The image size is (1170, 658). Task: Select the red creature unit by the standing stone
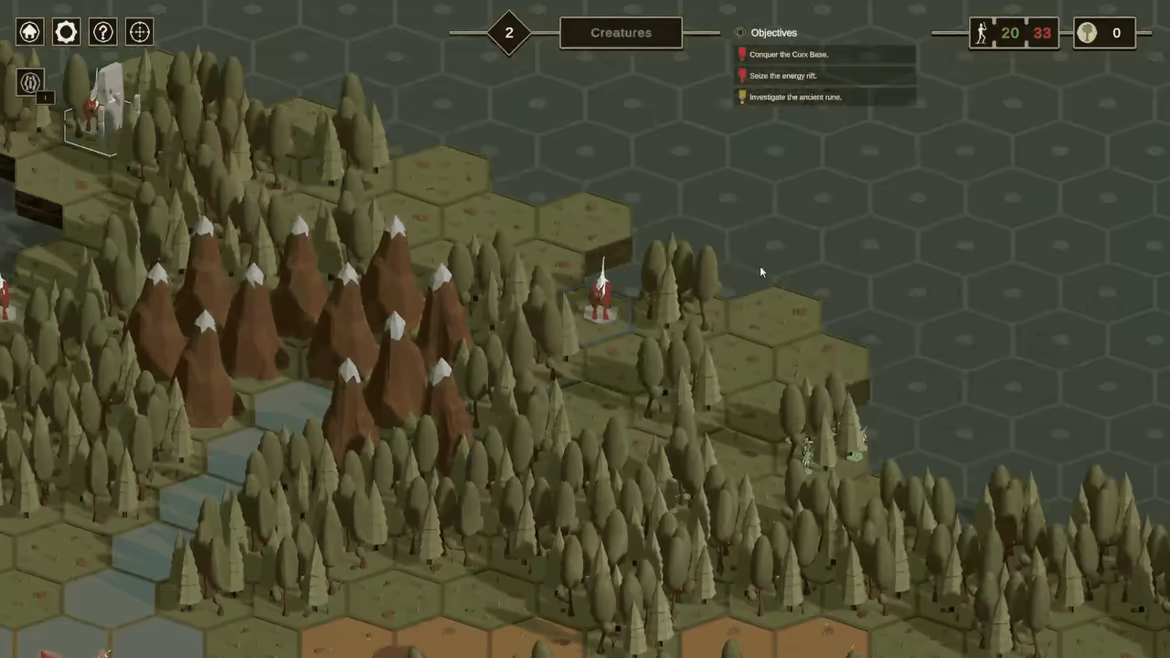[91, 112]
